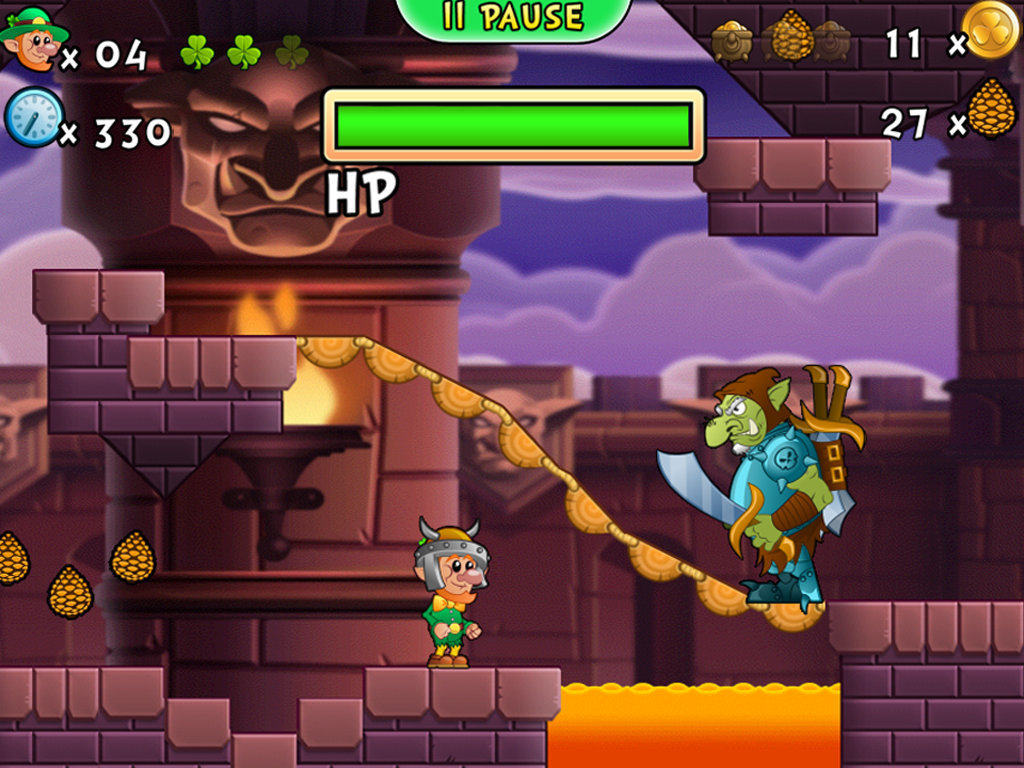Pause the game with the Pause button

(514, 18)
